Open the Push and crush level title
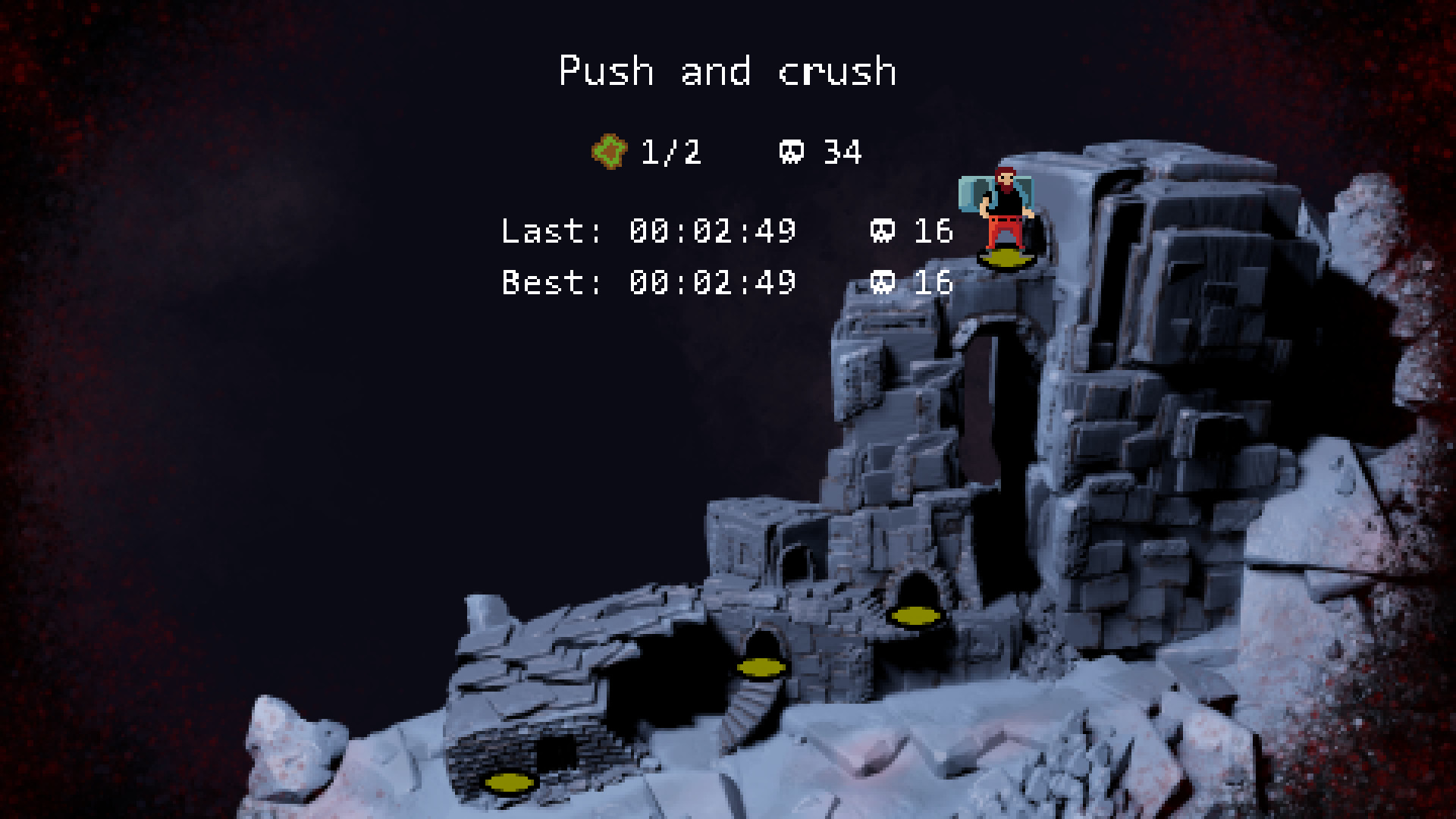Viewport: 1456px width, 819px height. pos(727,72)
